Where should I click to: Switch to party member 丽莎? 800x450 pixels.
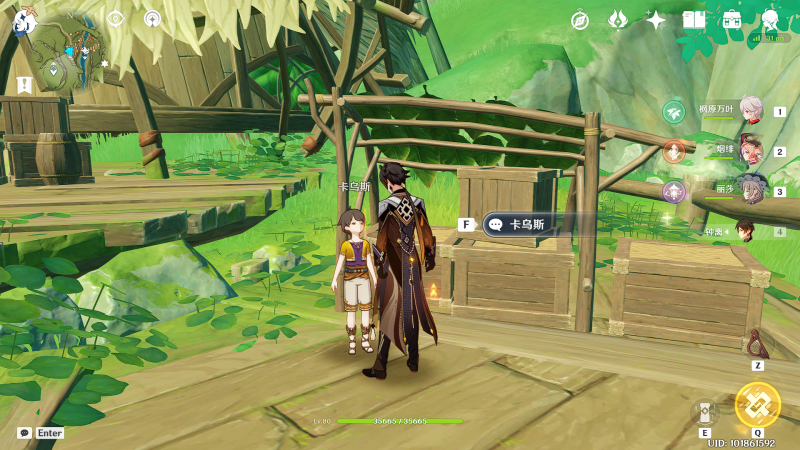(x=751, y=190)
